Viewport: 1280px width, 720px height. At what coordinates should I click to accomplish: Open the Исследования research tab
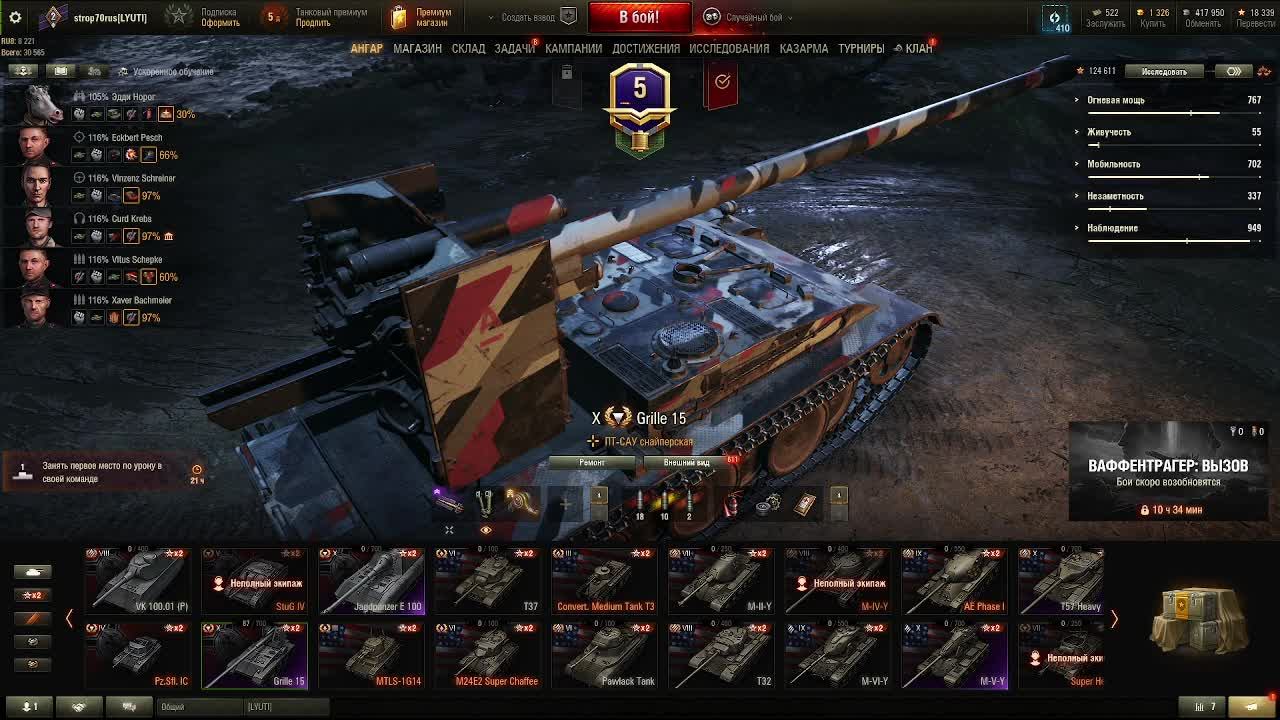pos(729,48)
